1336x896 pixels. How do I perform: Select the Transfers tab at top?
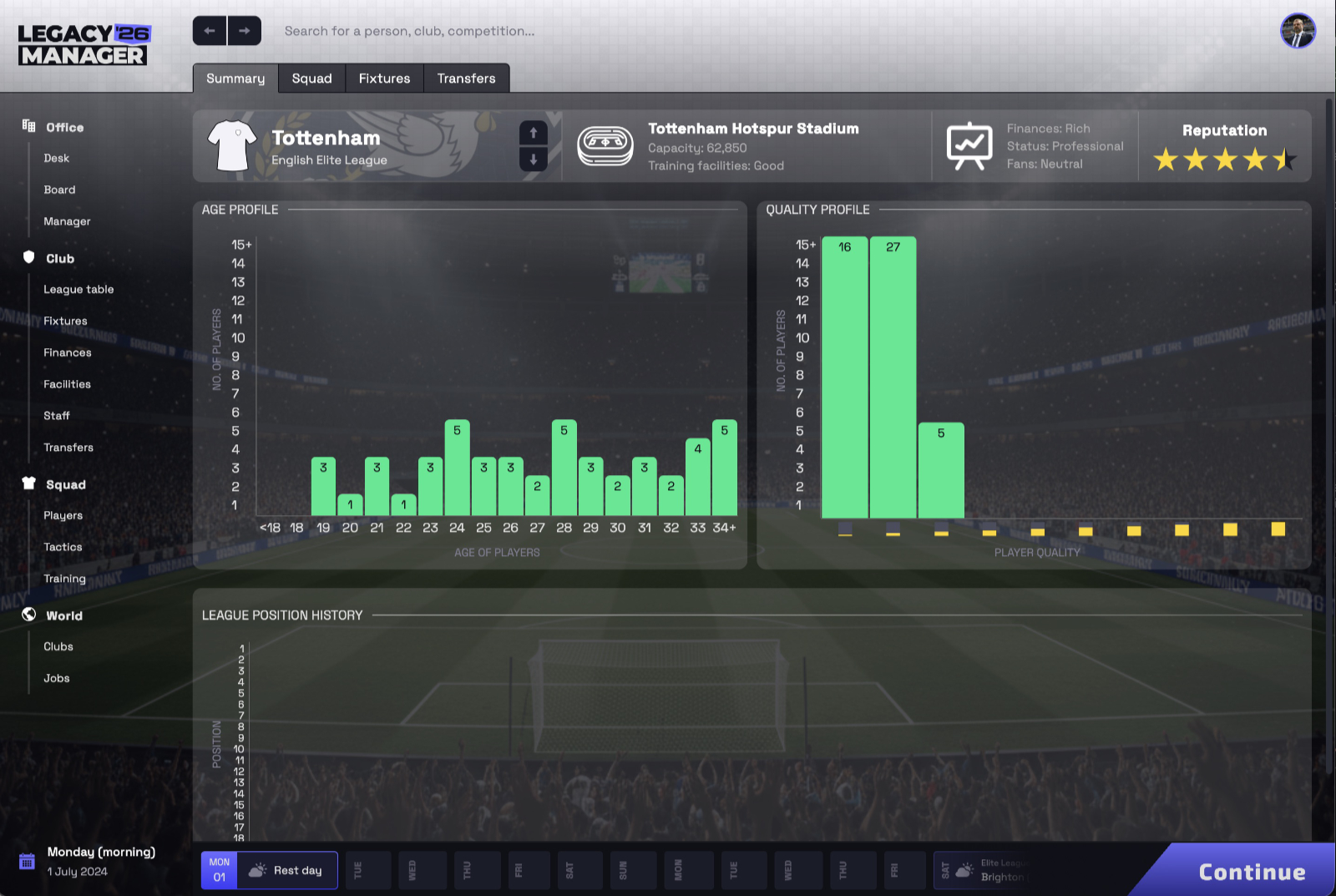click(466, 78)
